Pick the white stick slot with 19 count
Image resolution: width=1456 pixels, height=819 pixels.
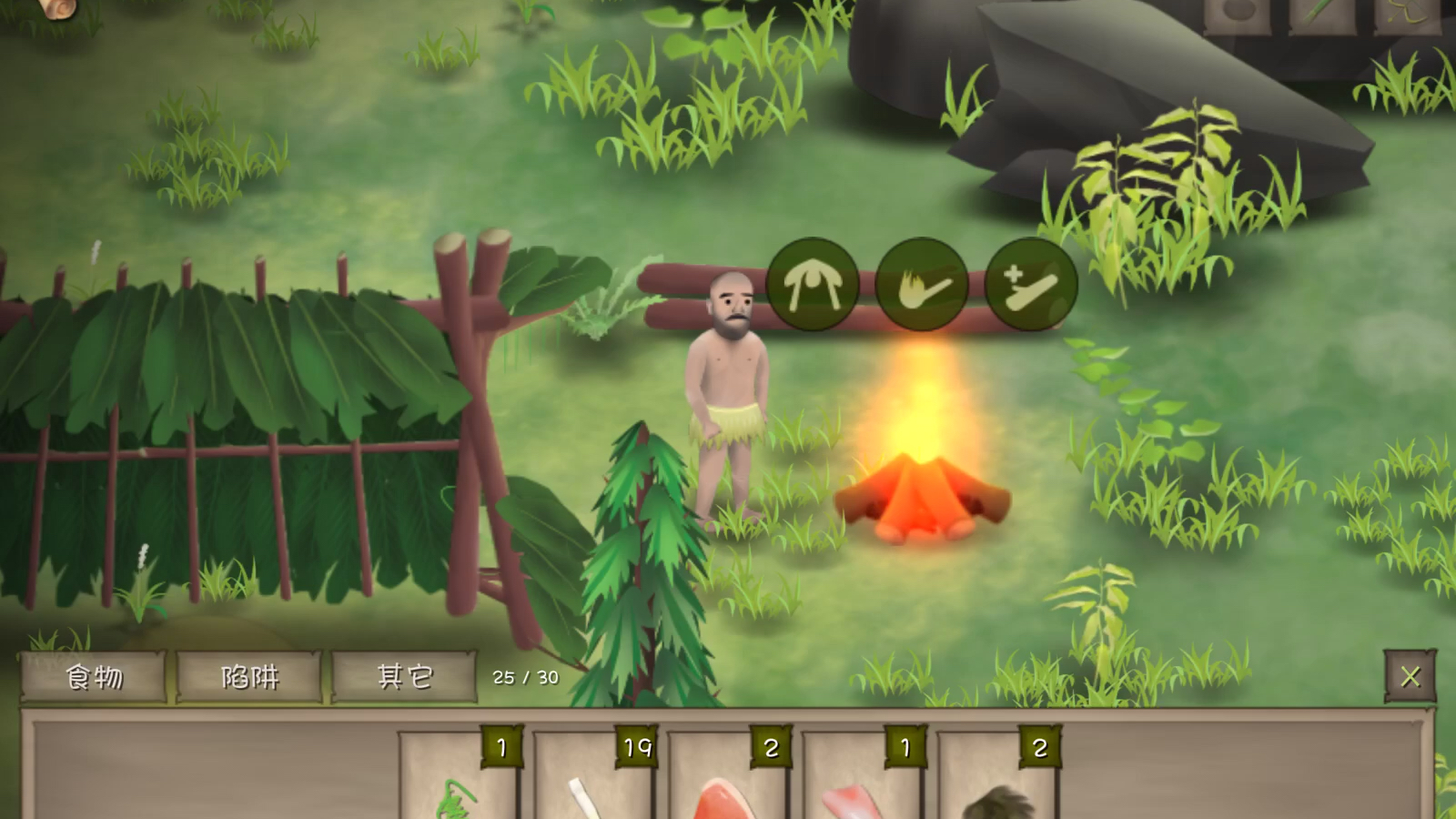click(x=591, y=783)
